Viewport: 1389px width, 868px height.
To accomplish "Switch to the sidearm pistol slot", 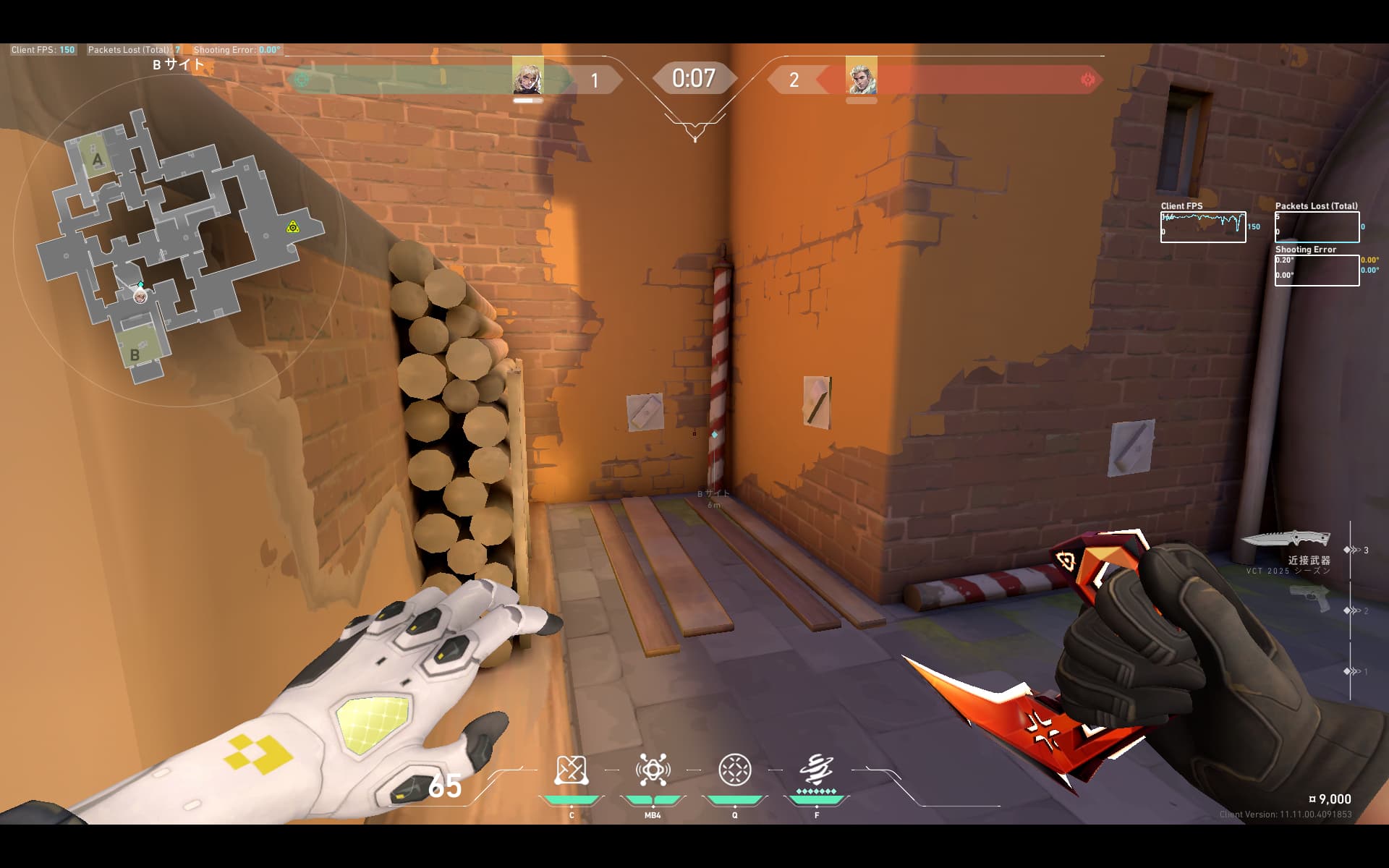I will coord(1310,599).
